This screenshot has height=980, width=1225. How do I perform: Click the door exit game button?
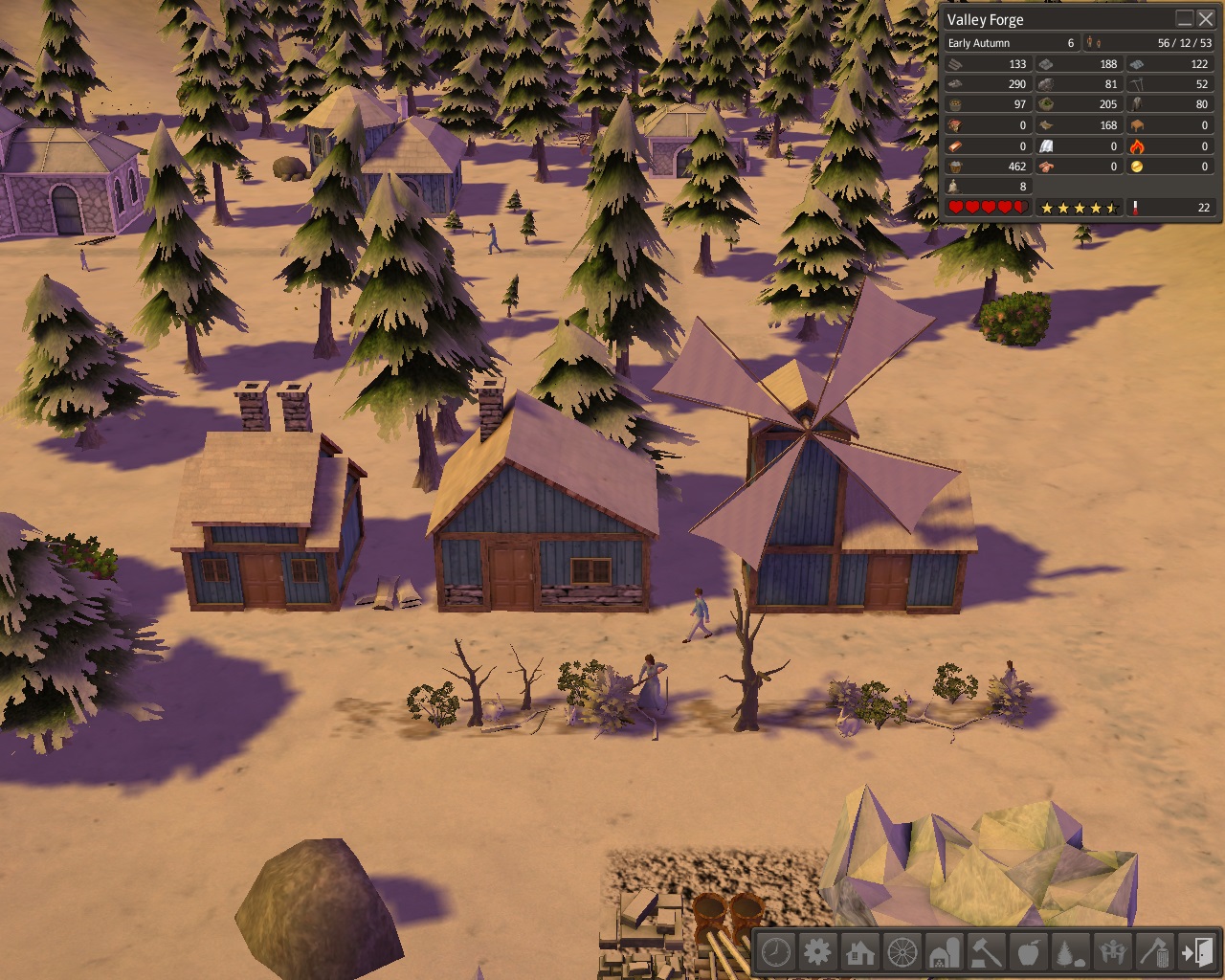pos(1197,952)
